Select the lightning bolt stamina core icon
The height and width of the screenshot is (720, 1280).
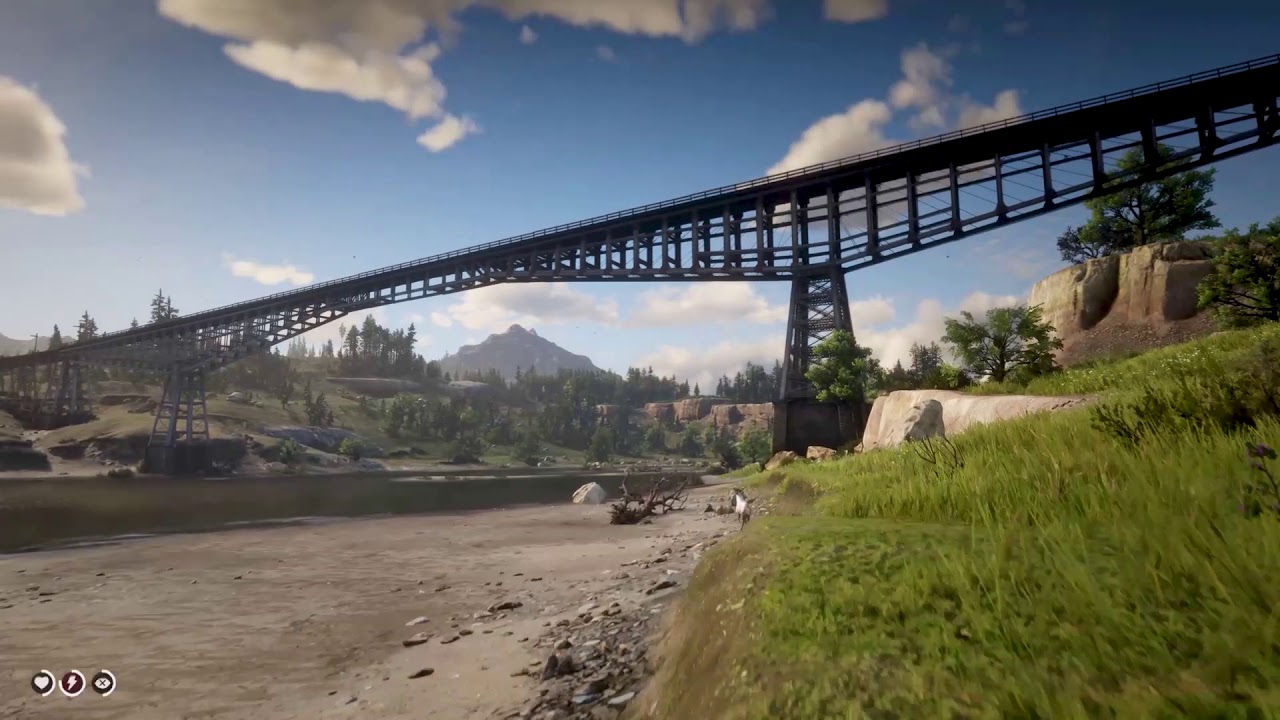tap(72, 683)
